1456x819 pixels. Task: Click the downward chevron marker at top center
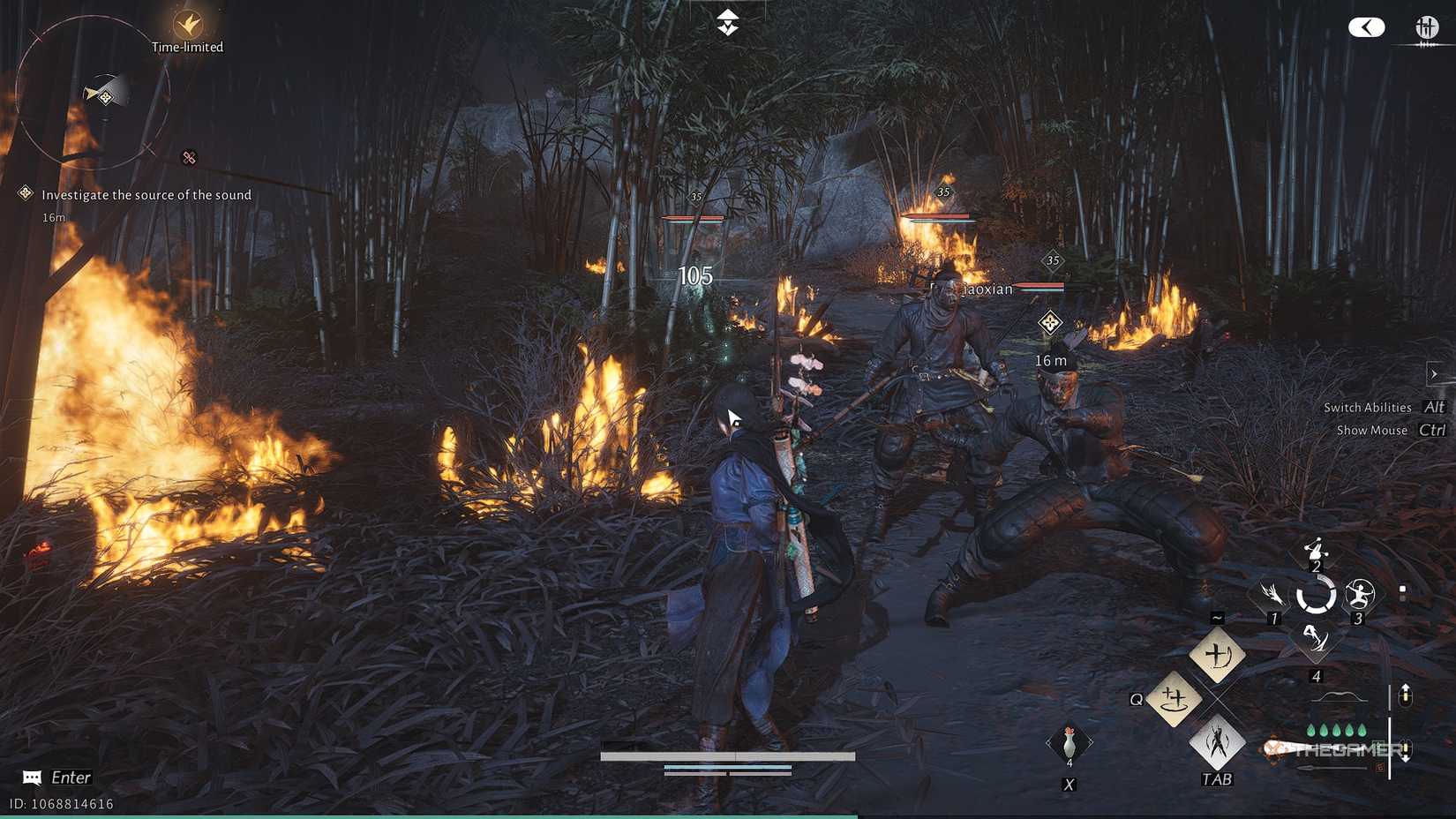click(727, 22)
